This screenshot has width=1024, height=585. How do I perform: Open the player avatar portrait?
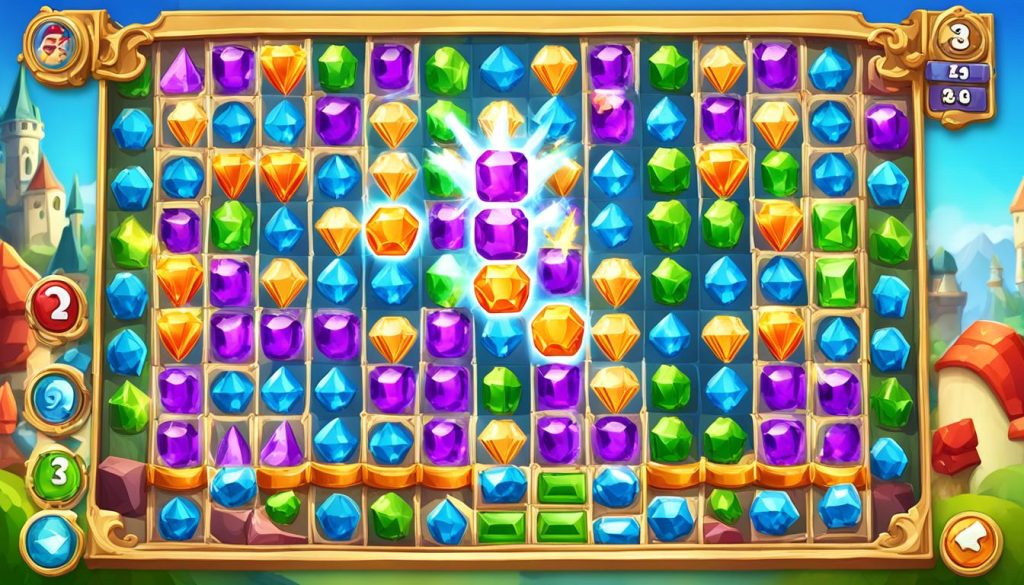49,43
